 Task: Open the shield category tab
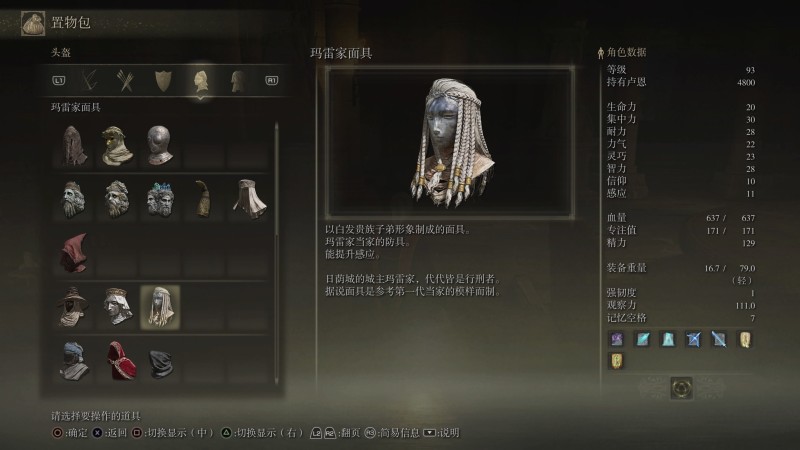[163, 79]
